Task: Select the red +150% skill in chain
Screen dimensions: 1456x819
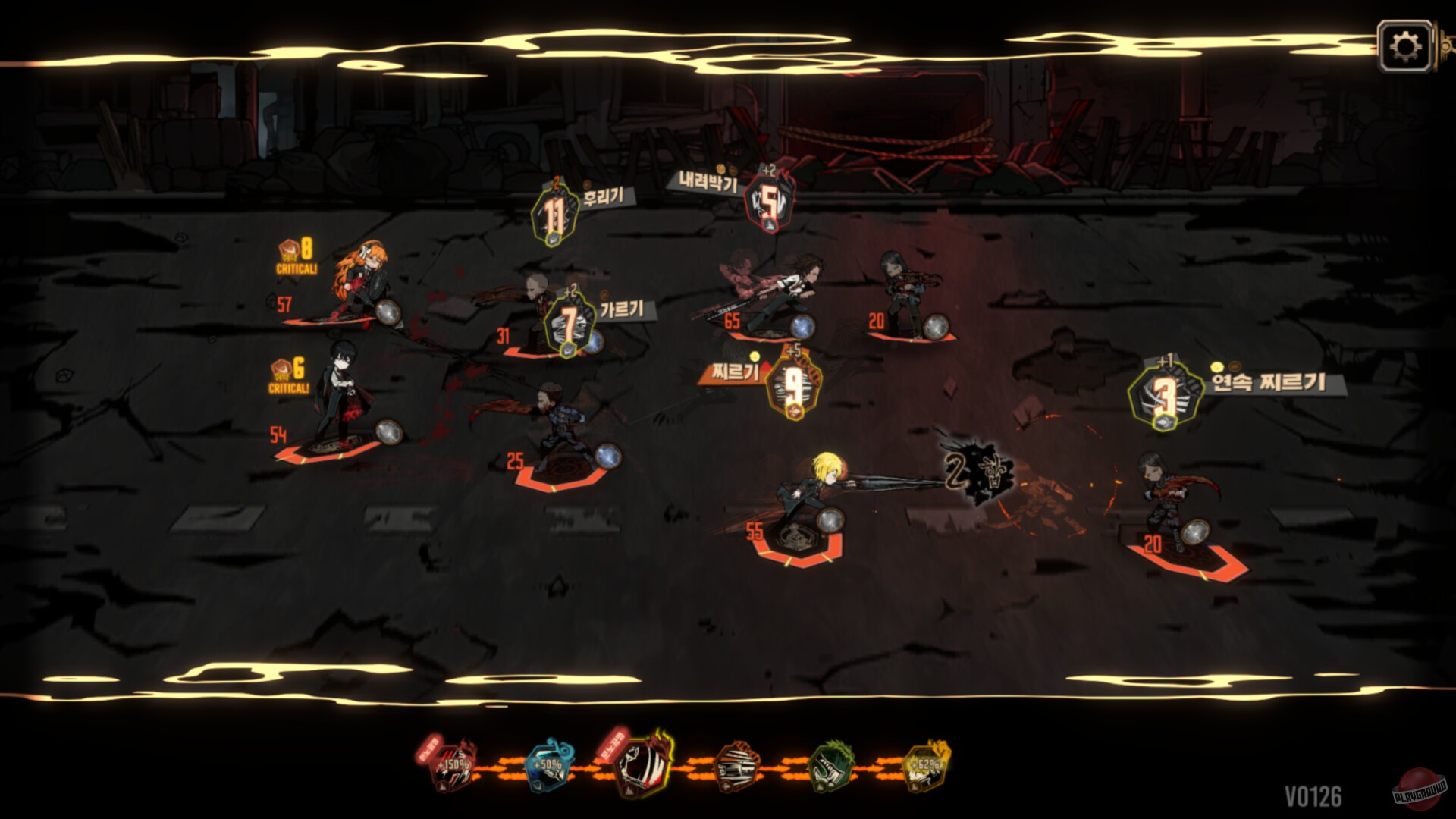Action: coord(453,764)
